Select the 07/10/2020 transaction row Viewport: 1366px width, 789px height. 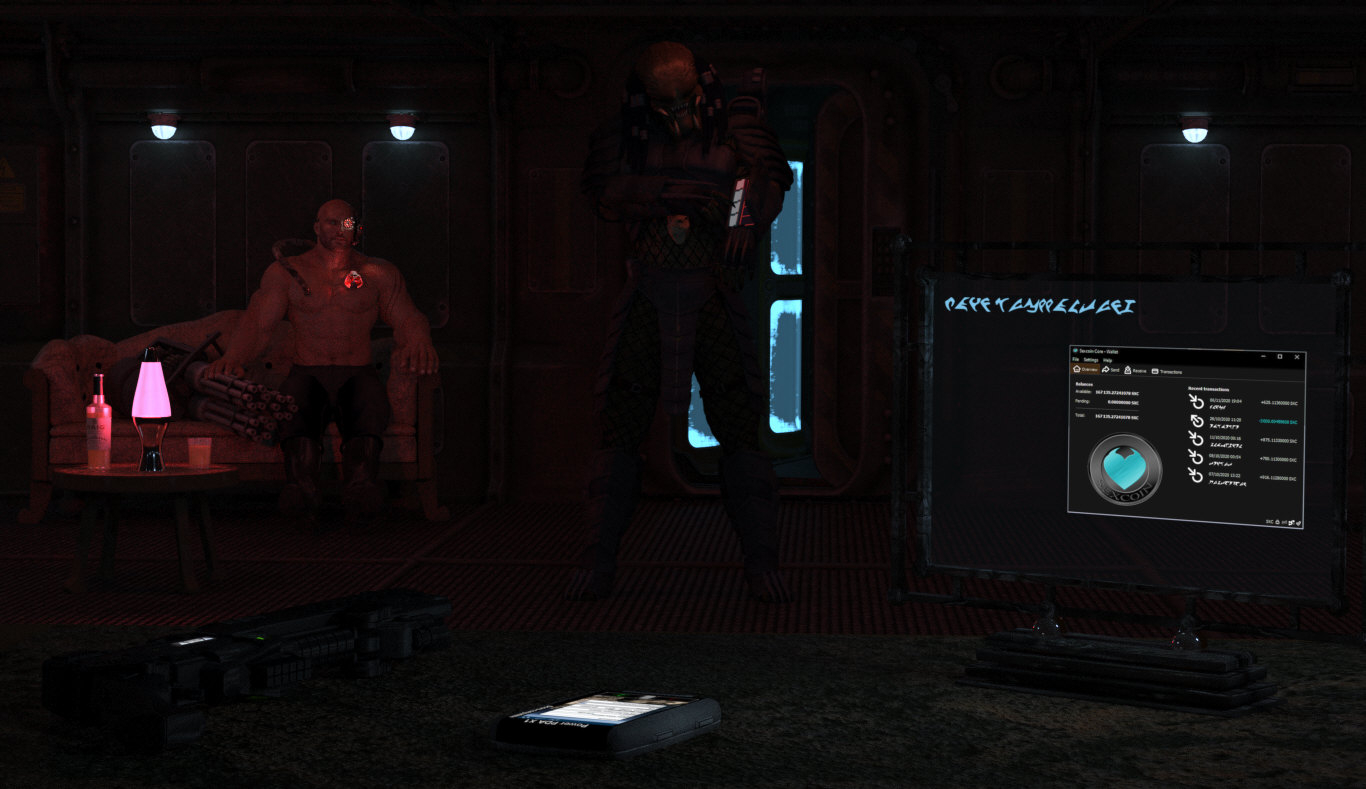1245,478
